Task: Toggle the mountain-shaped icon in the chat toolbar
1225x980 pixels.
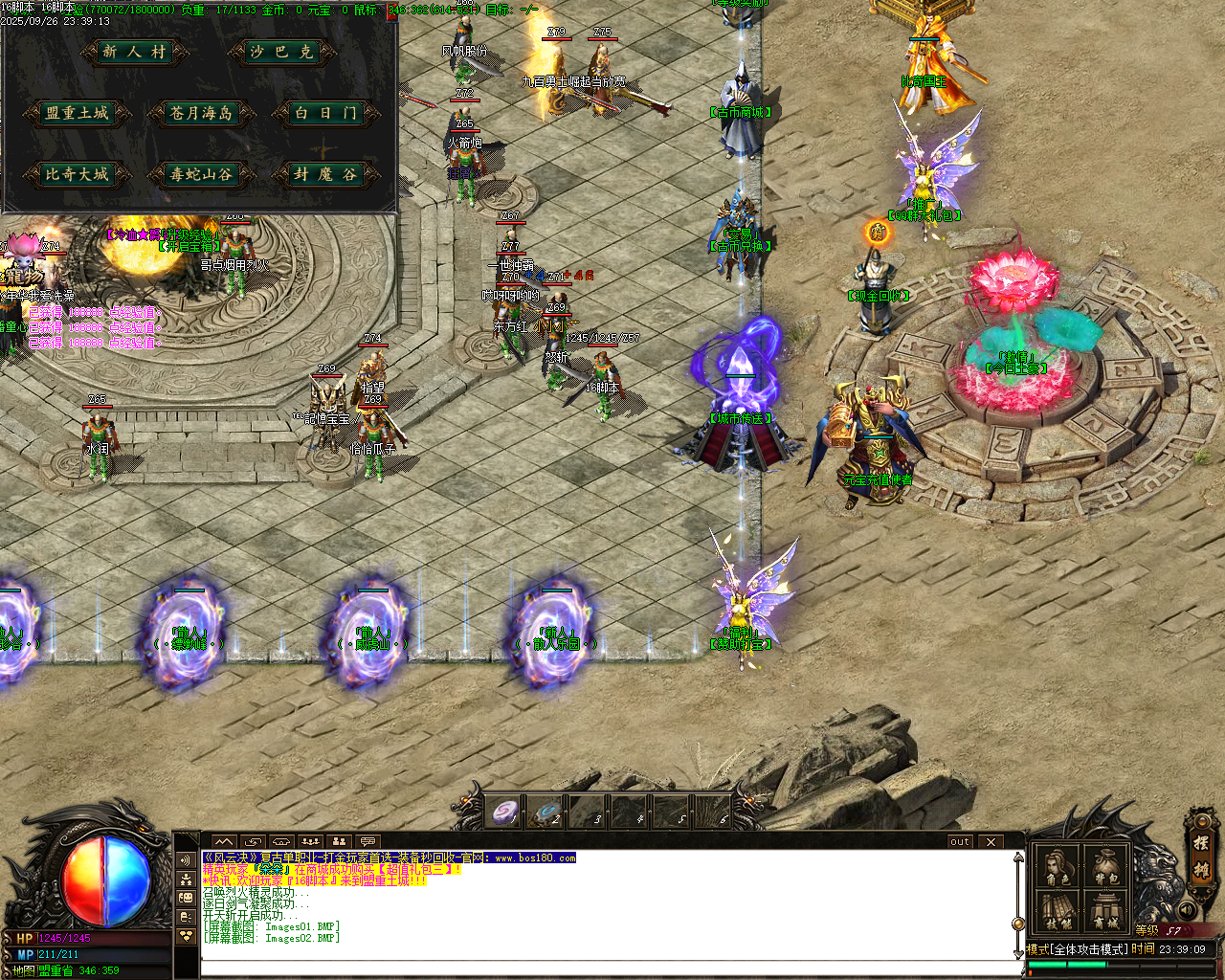Action: (224, 840)
